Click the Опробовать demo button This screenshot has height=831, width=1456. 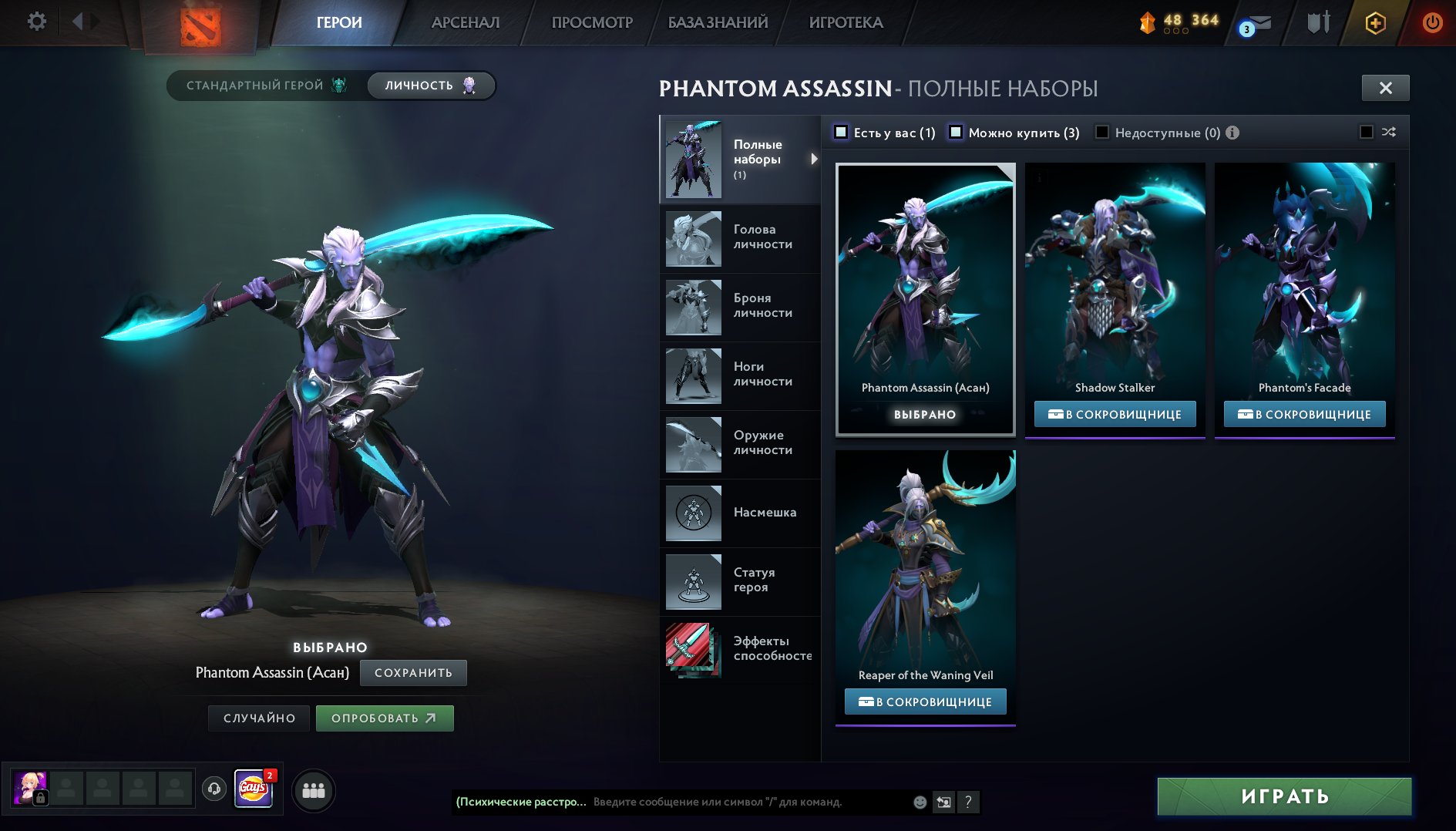click(x=384, y=718)
